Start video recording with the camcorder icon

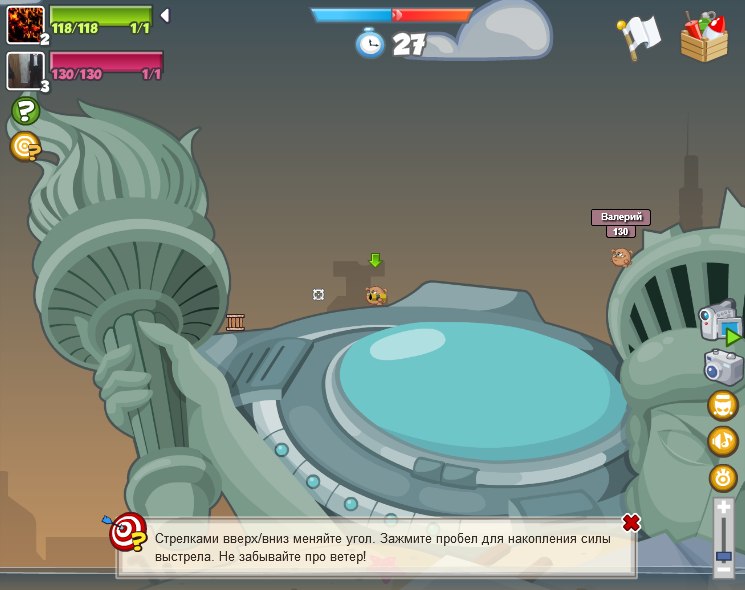coord(720,322)
